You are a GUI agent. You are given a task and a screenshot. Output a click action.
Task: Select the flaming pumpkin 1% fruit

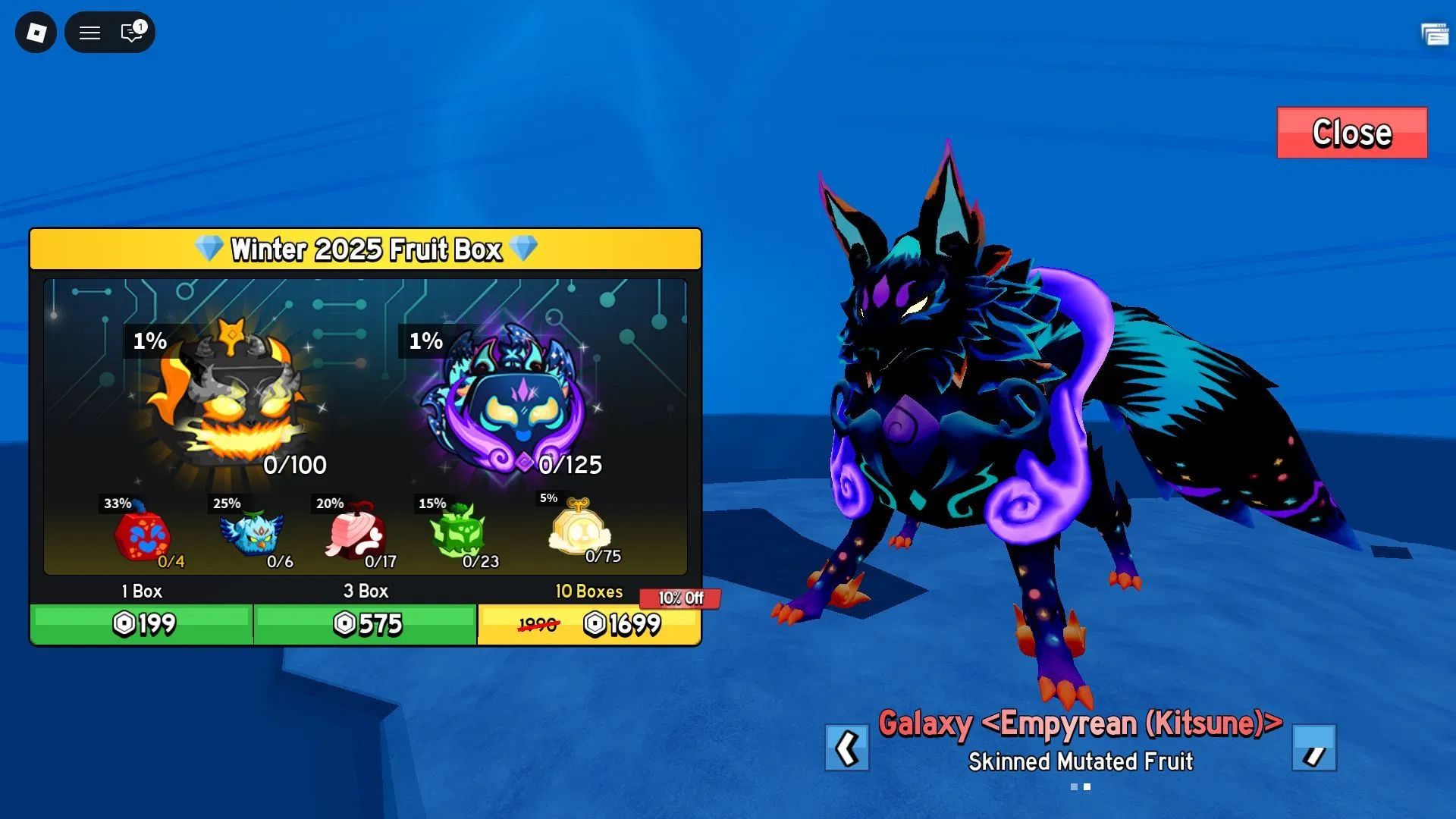tap(229, 398)
